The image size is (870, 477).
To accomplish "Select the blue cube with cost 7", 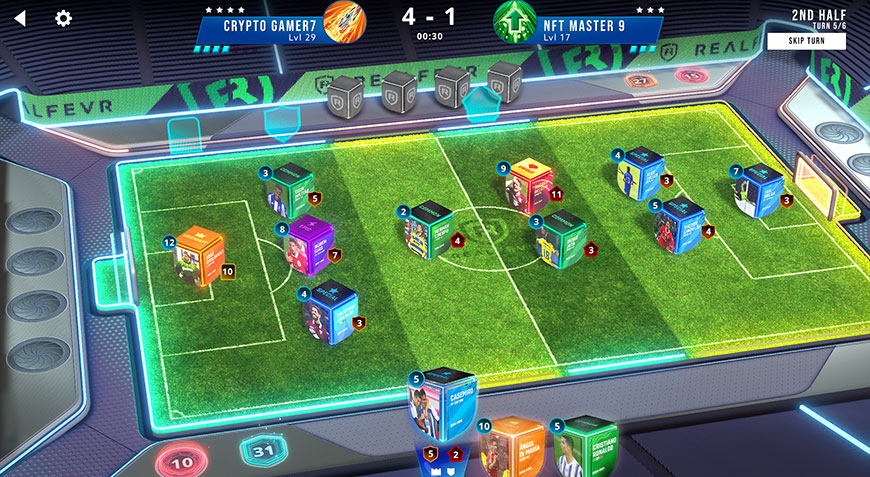I will (759, 191).
